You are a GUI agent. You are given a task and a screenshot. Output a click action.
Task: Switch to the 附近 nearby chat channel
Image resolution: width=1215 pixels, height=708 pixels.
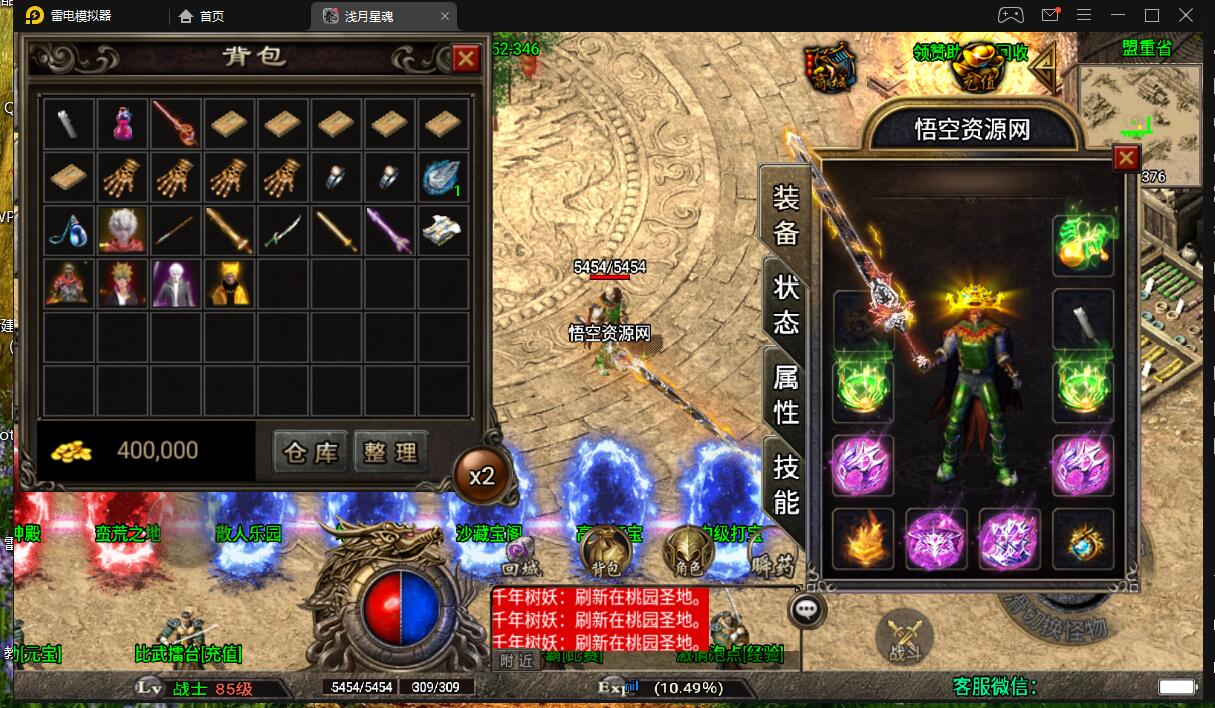coord(517,660)
